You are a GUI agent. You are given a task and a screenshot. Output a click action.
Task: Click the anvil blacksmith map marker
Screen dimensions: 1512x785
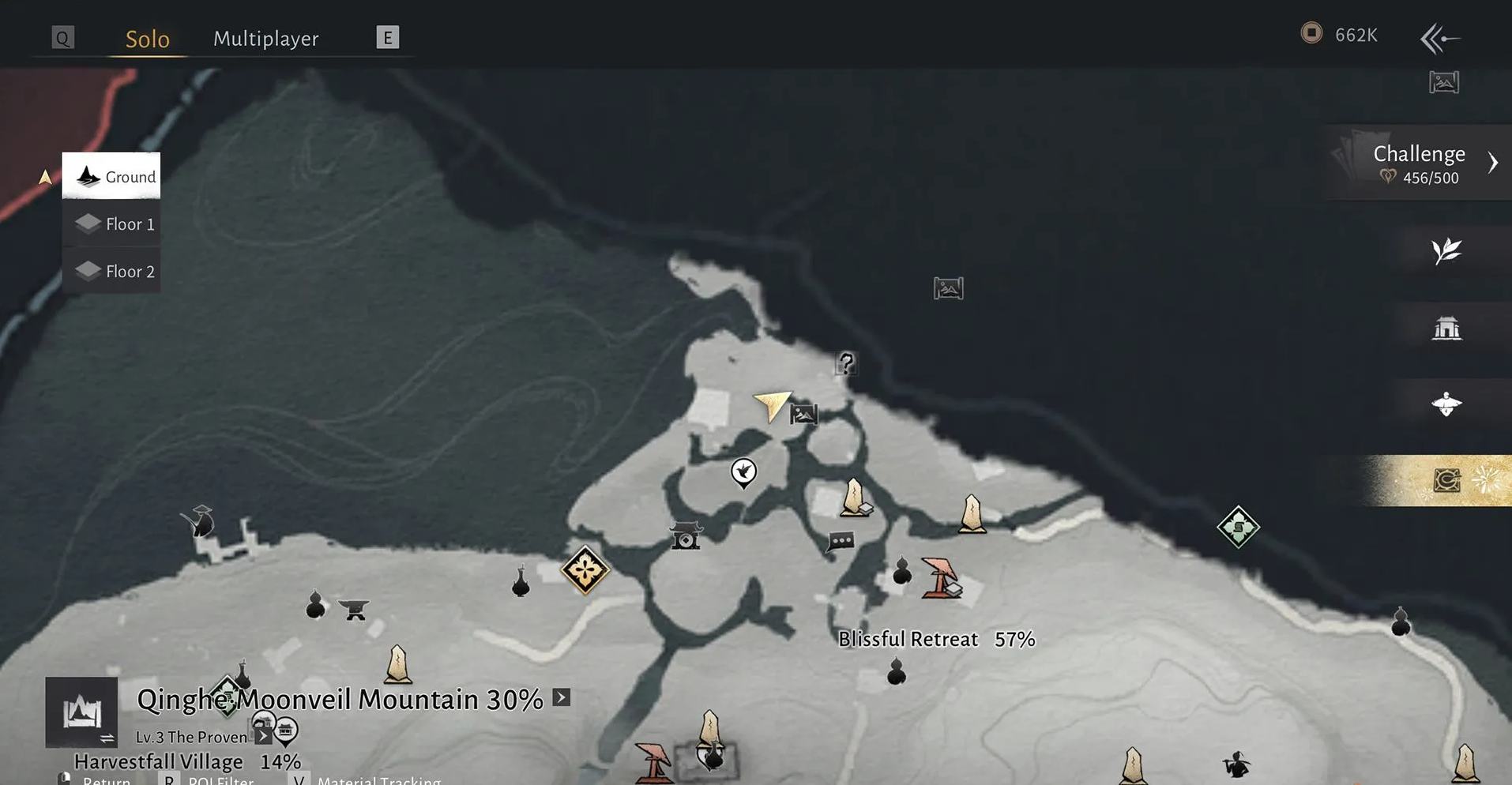pyautogui.click(x=354, y=609)
